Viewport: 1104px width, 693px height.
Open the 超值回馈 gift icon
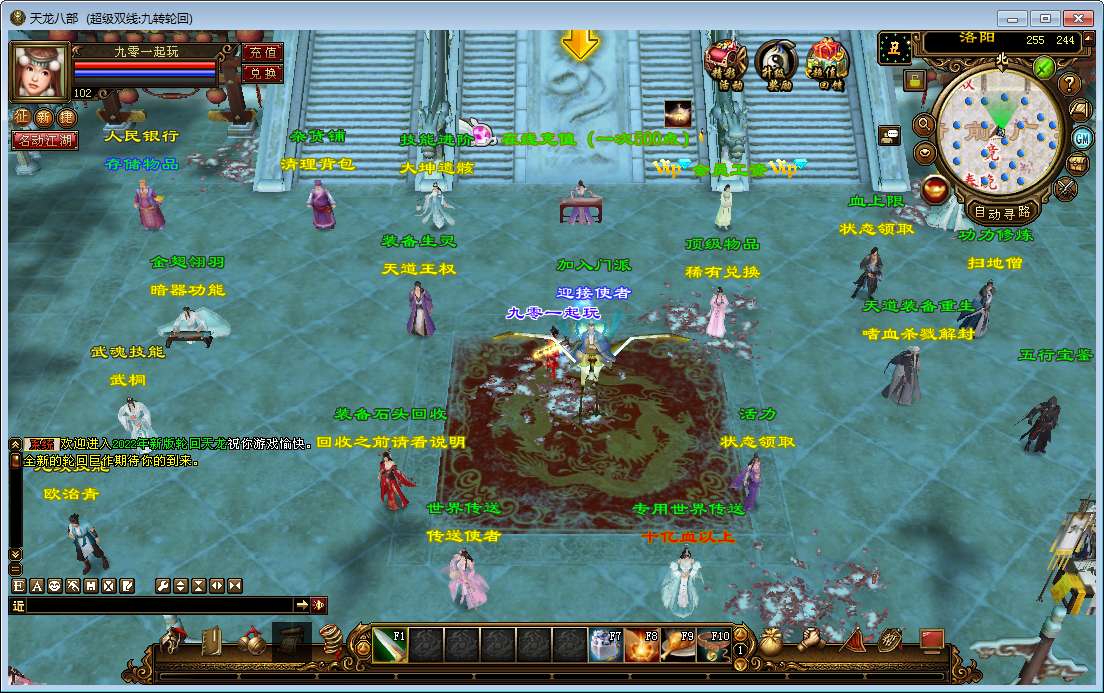point(827,65)
